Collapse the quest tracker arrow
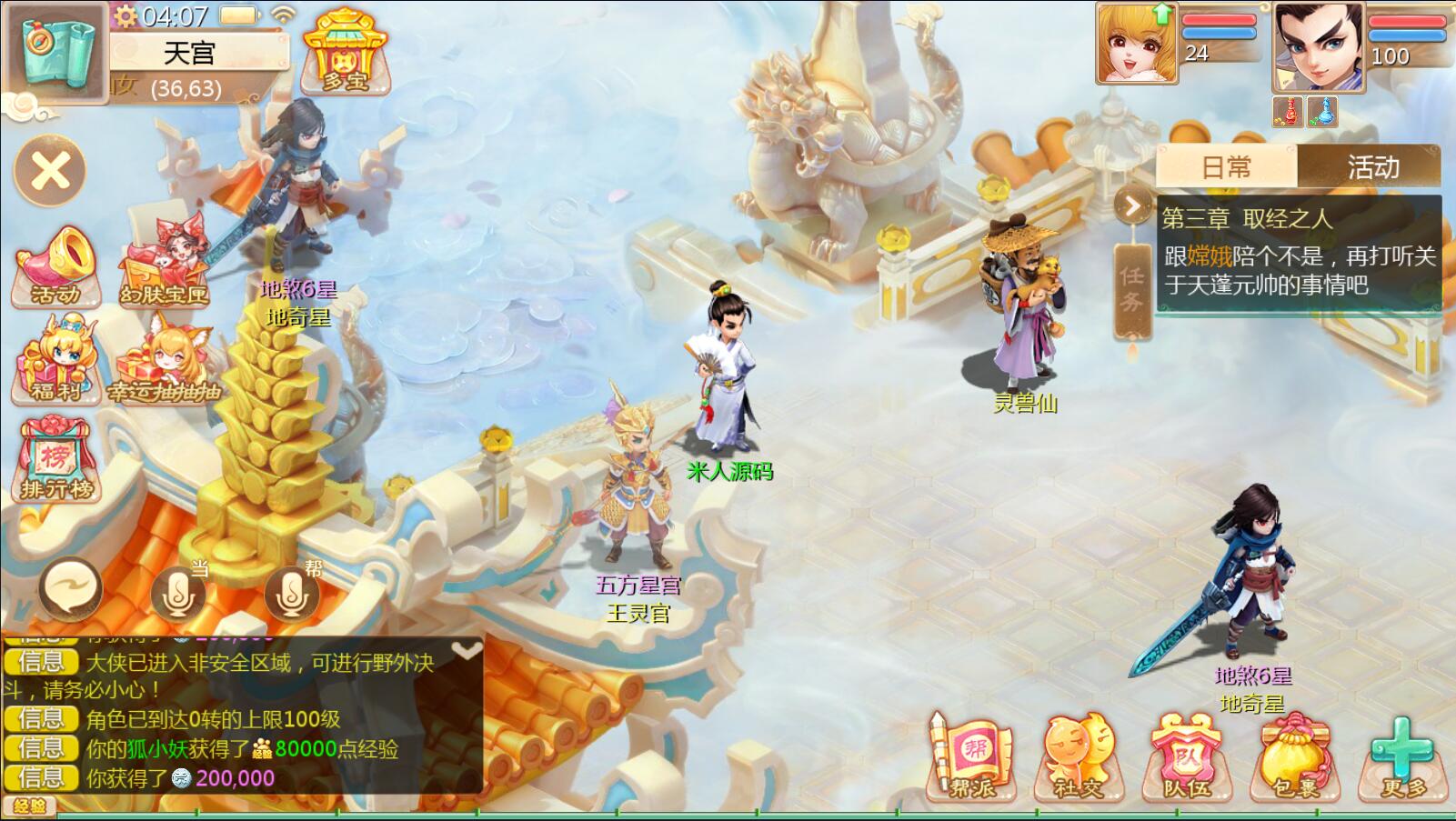Image resolution: width=1456 pixels, height=821 pixels. pos(1132,206)
